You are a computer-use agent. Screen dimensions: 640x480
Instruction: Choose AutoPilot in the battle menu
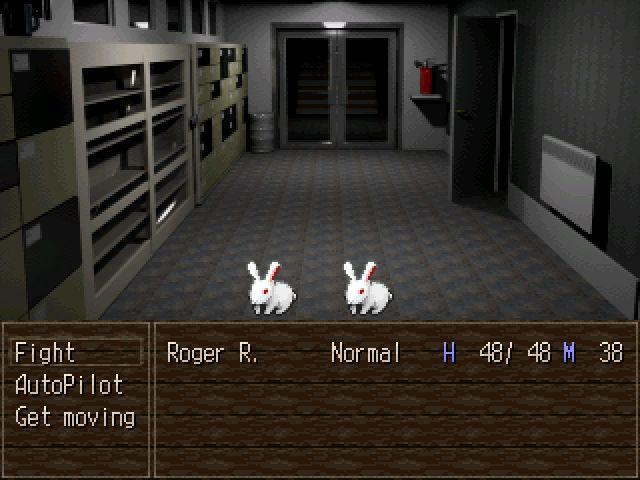click(69, 385)
